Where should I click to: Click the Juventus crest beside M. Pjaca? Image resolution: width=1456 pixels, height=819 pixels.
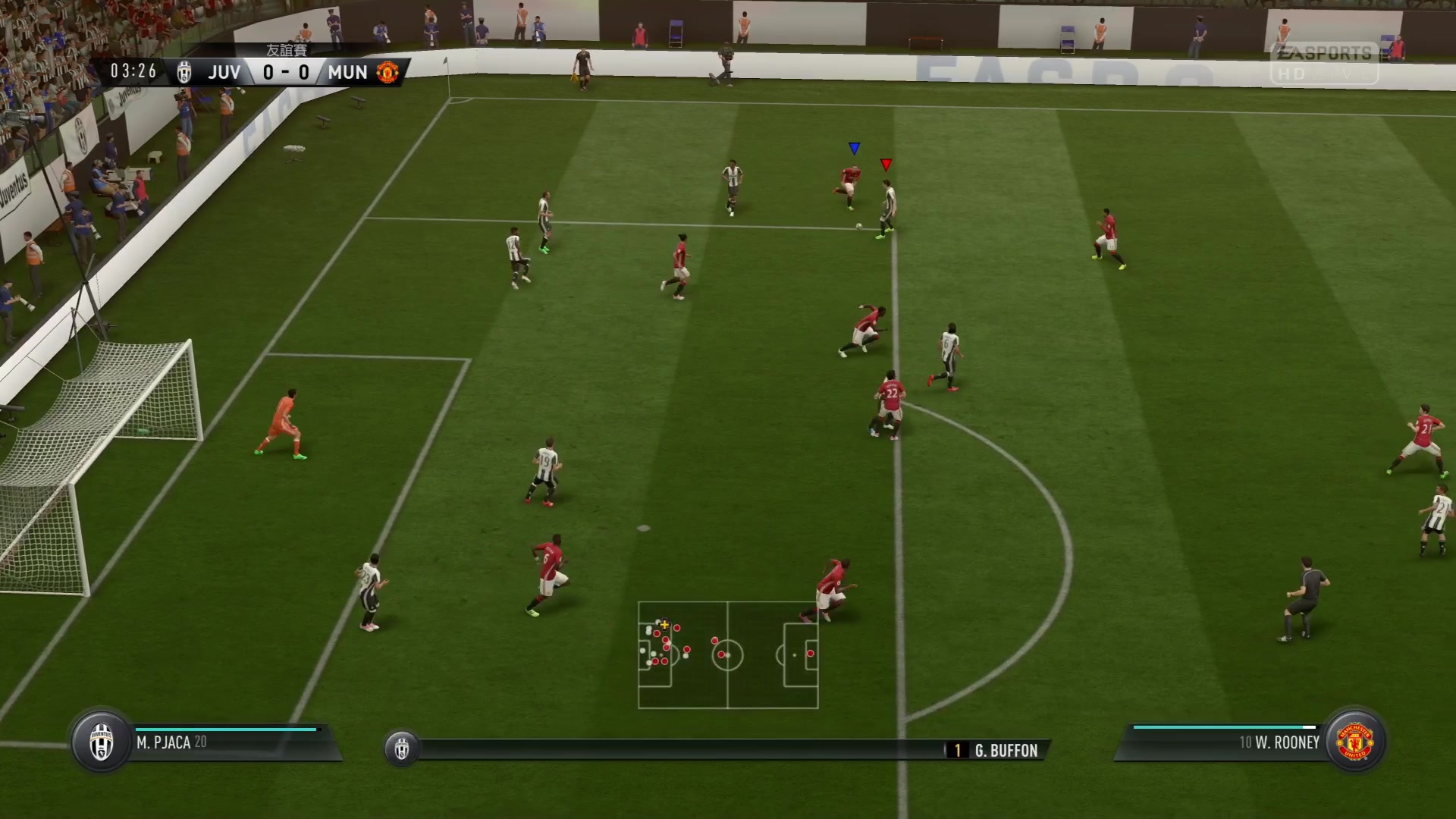[x=101, y=741]
